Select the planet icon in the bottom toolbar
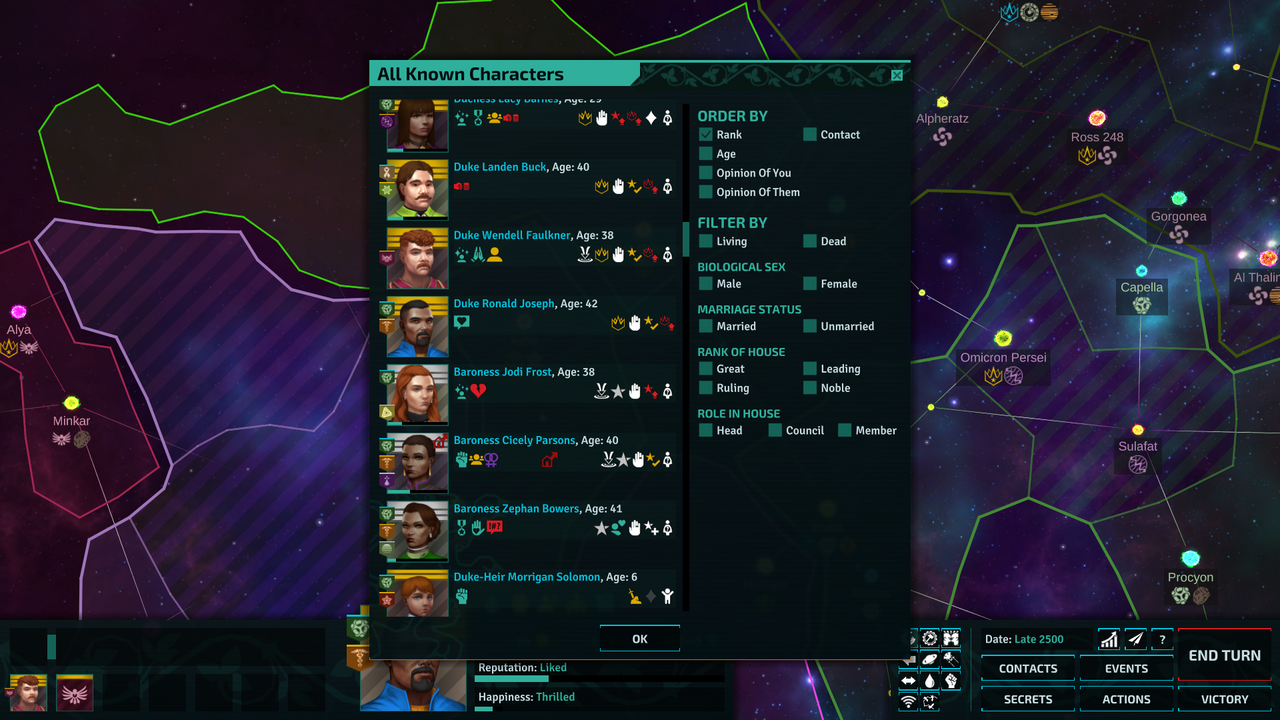This screenshot has height=720, width=1280. point(930,660)
